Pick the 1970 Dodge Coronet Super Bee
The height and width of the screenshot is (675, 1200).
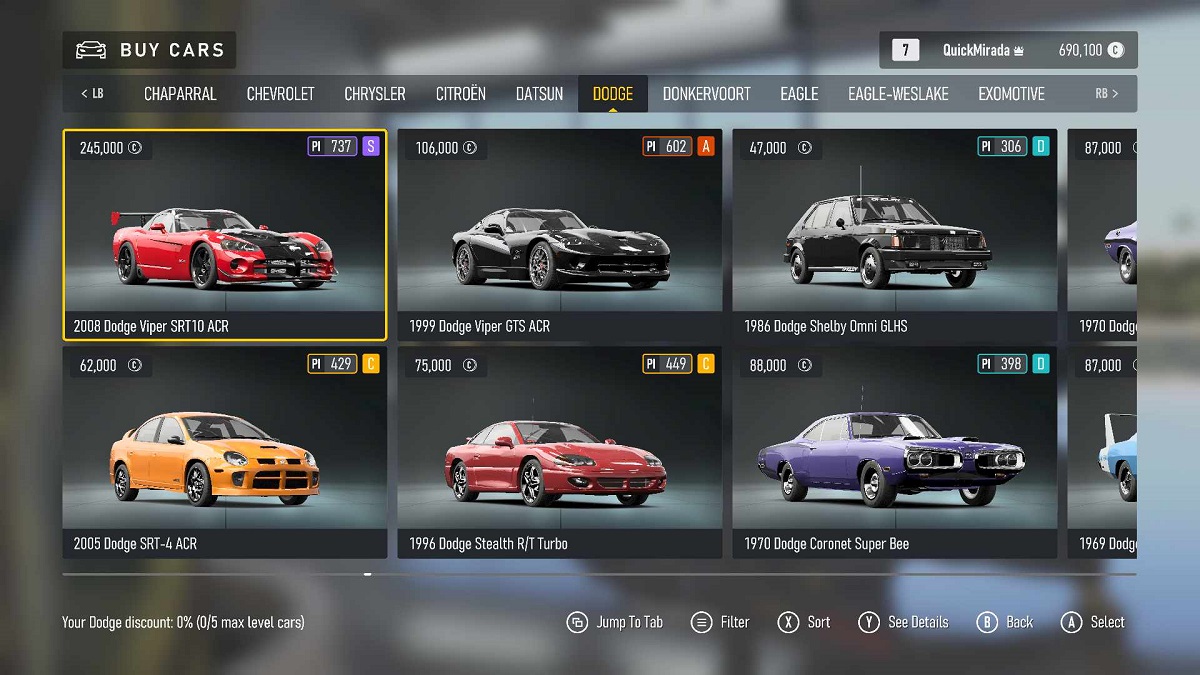(x=894, y=452)
